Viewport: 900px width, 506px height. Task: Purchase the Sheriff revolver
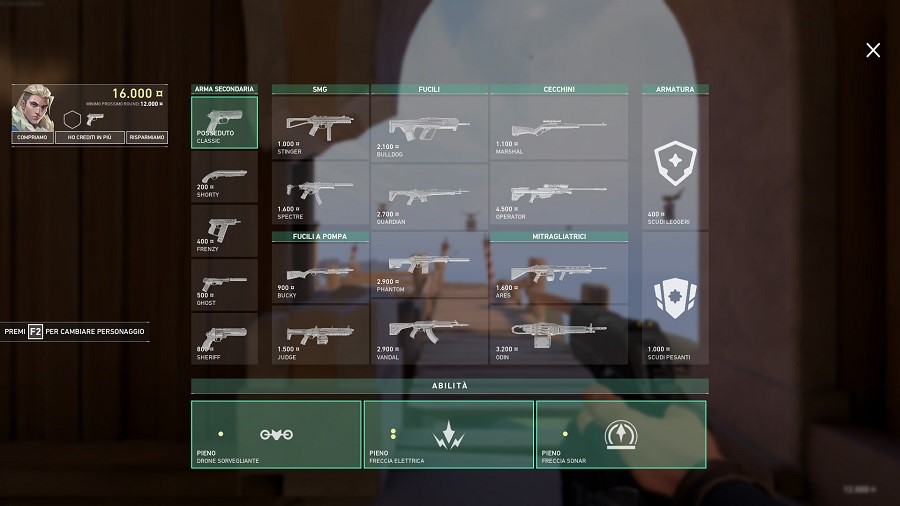point(225,338)
